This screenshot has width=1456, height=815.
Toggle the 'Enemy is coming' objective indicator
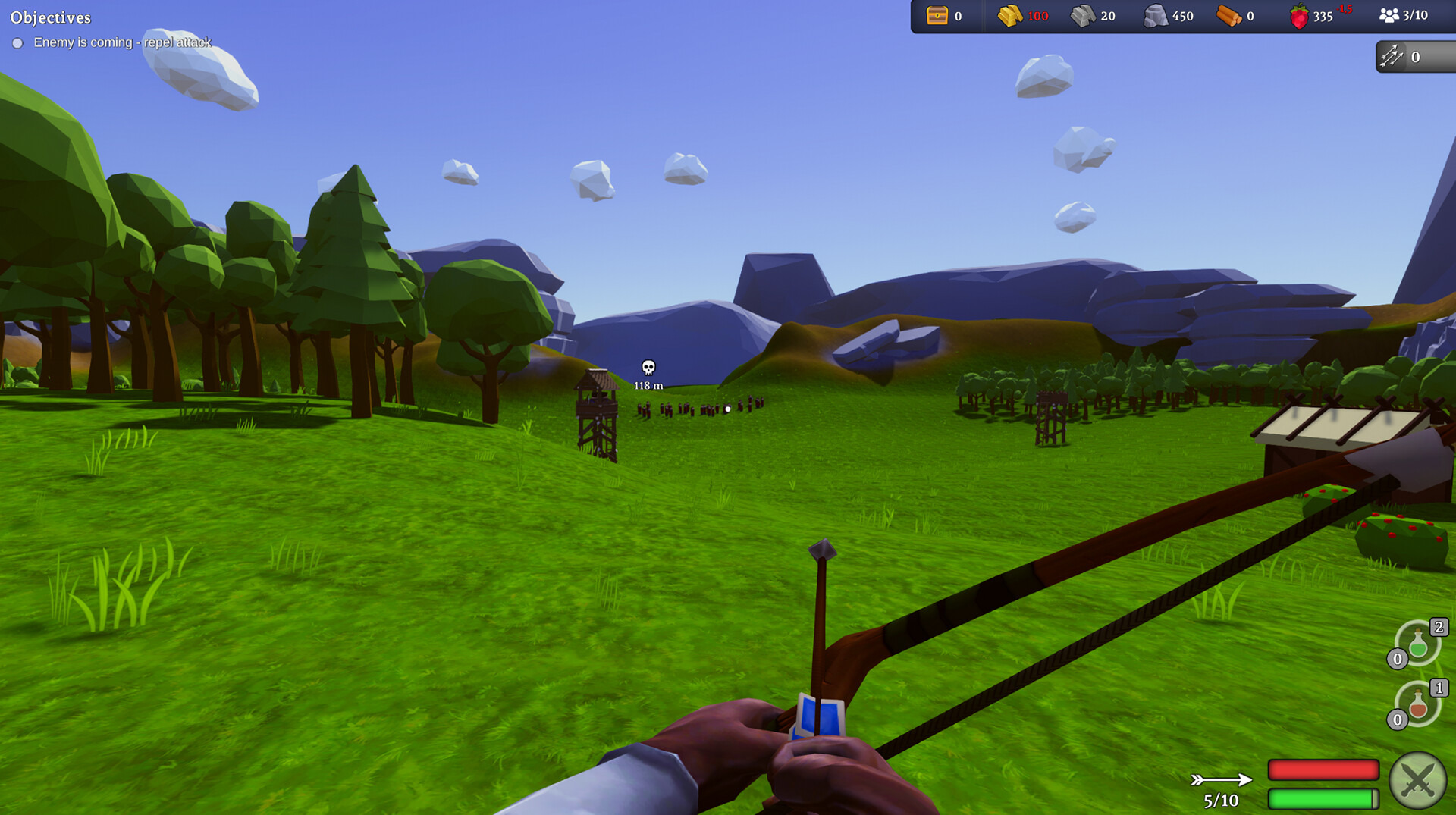(18, 43)
